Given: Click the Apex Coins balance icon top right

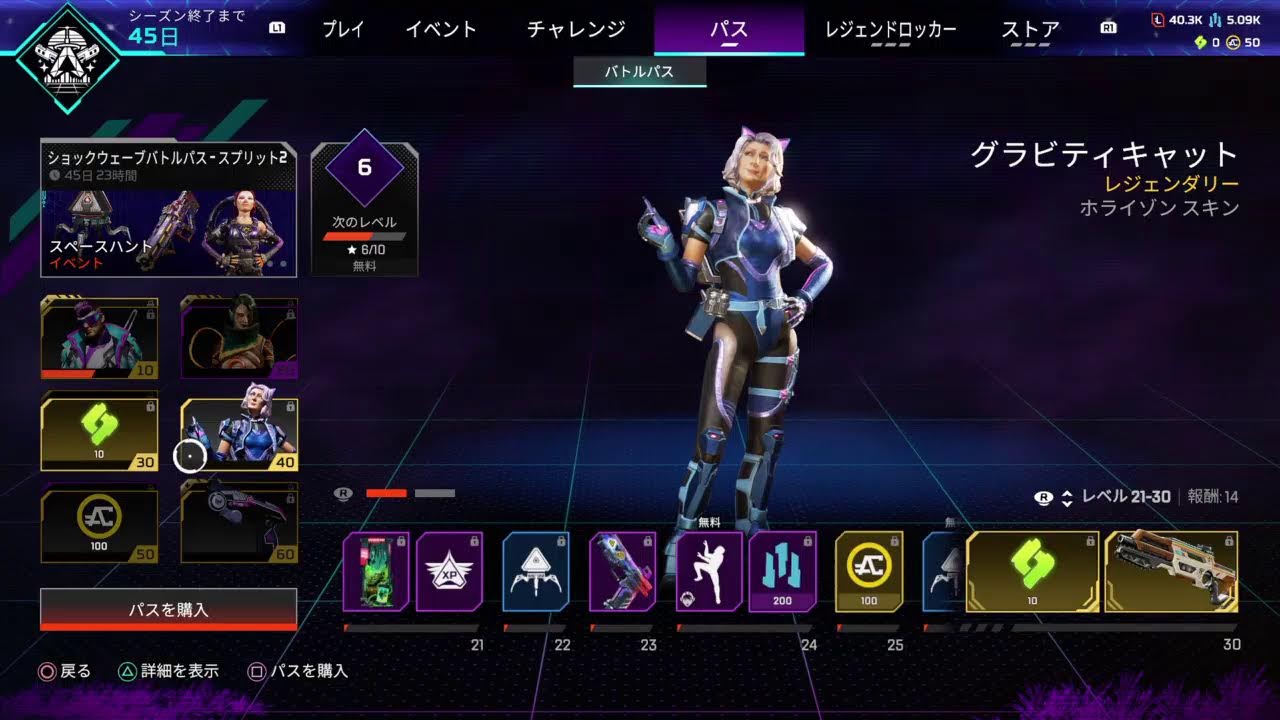Looking at the screenshot, I should click(x=1232, y=44).
